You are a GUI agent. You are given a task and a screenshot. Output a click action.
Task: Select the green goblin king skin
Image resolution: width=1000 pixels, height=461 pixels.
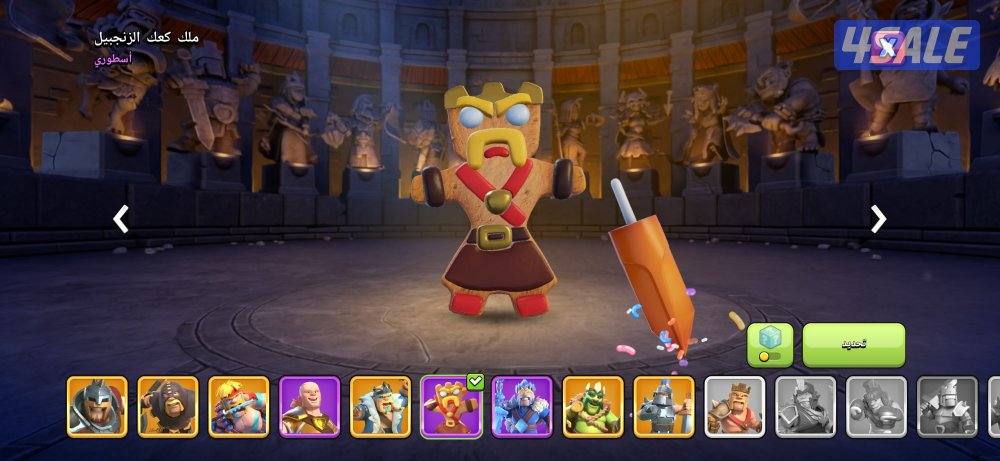594,407
